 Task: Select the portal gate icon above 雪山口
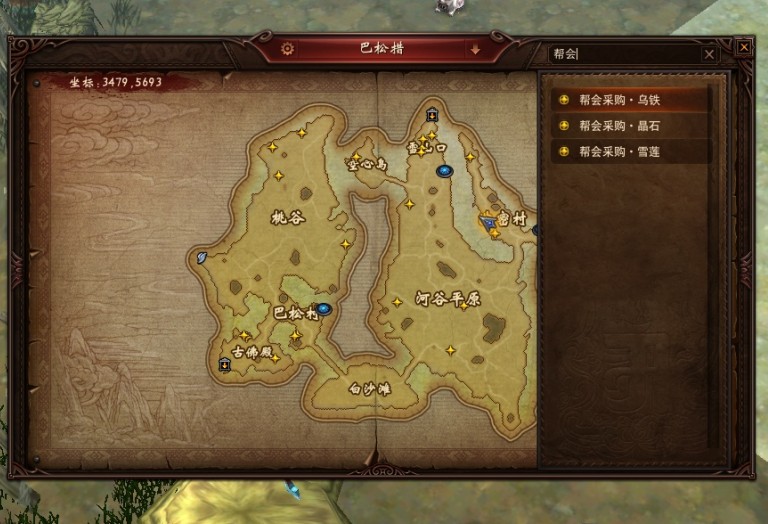point(432,114)
